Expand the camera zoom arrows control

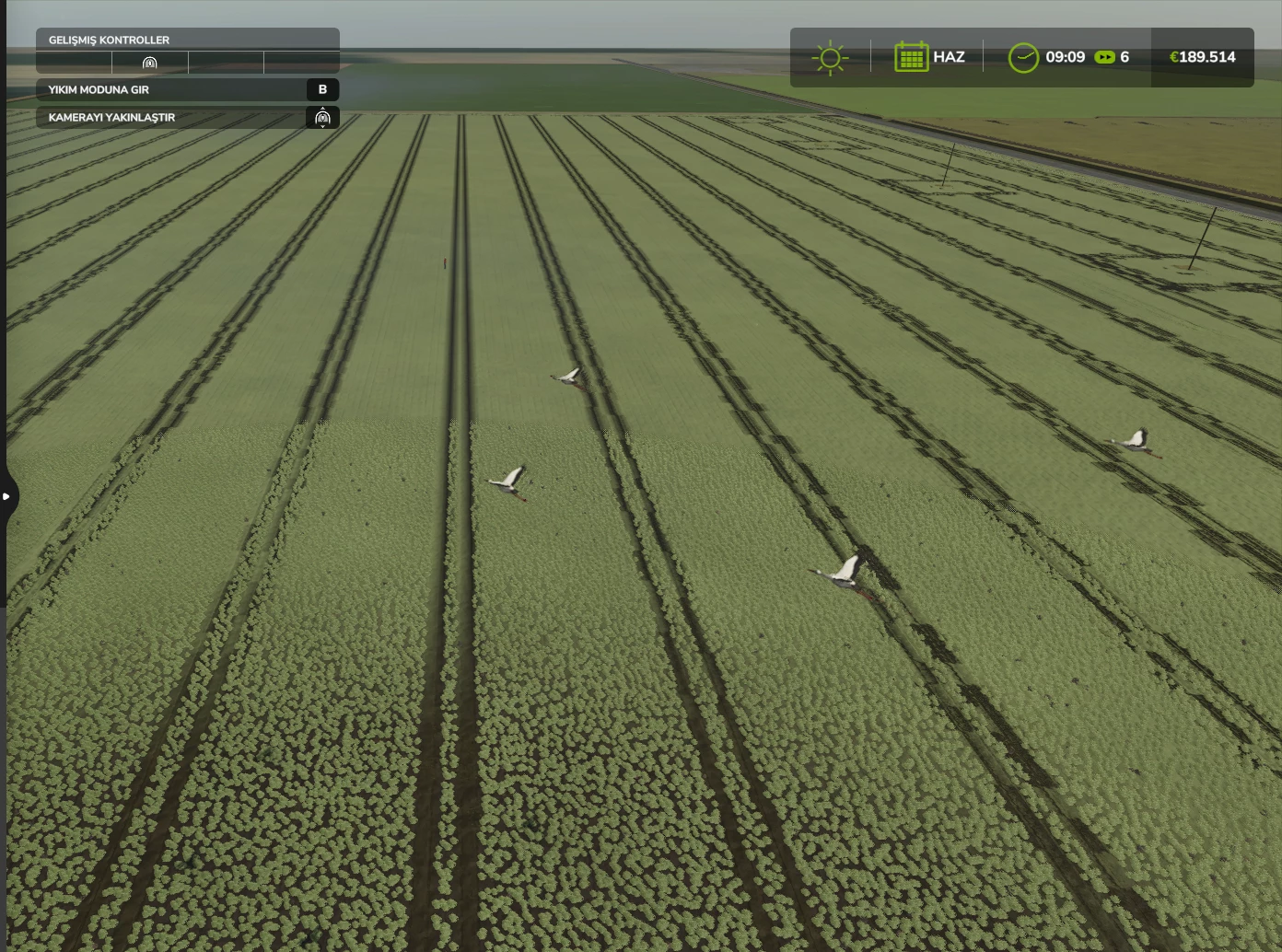click(x=322, y=118)
